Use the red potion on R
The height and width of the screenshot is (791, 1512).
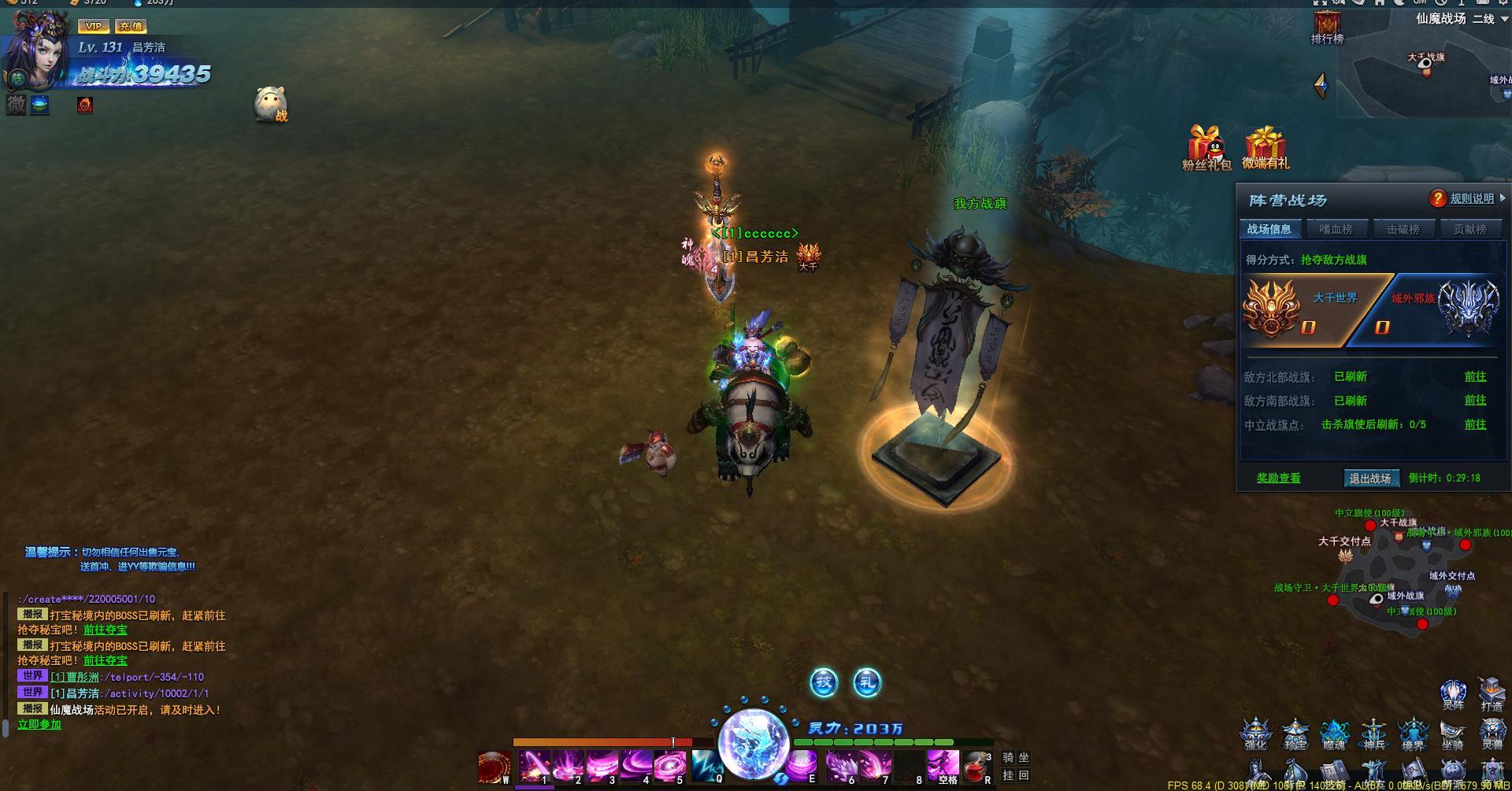coord(976,766)
